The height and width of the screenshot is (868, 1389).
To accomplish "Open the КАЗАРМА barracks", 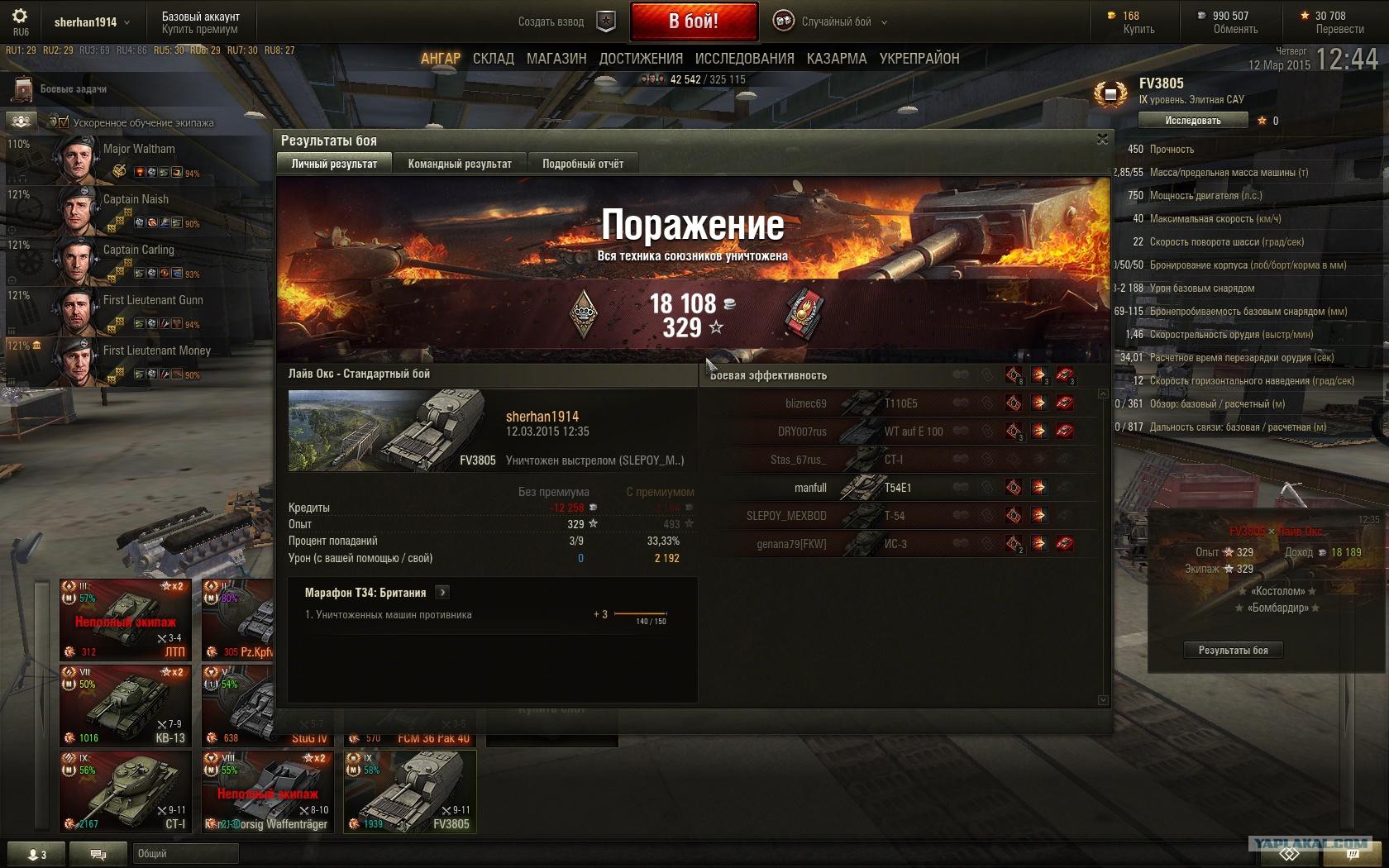I will coord(837,59).
